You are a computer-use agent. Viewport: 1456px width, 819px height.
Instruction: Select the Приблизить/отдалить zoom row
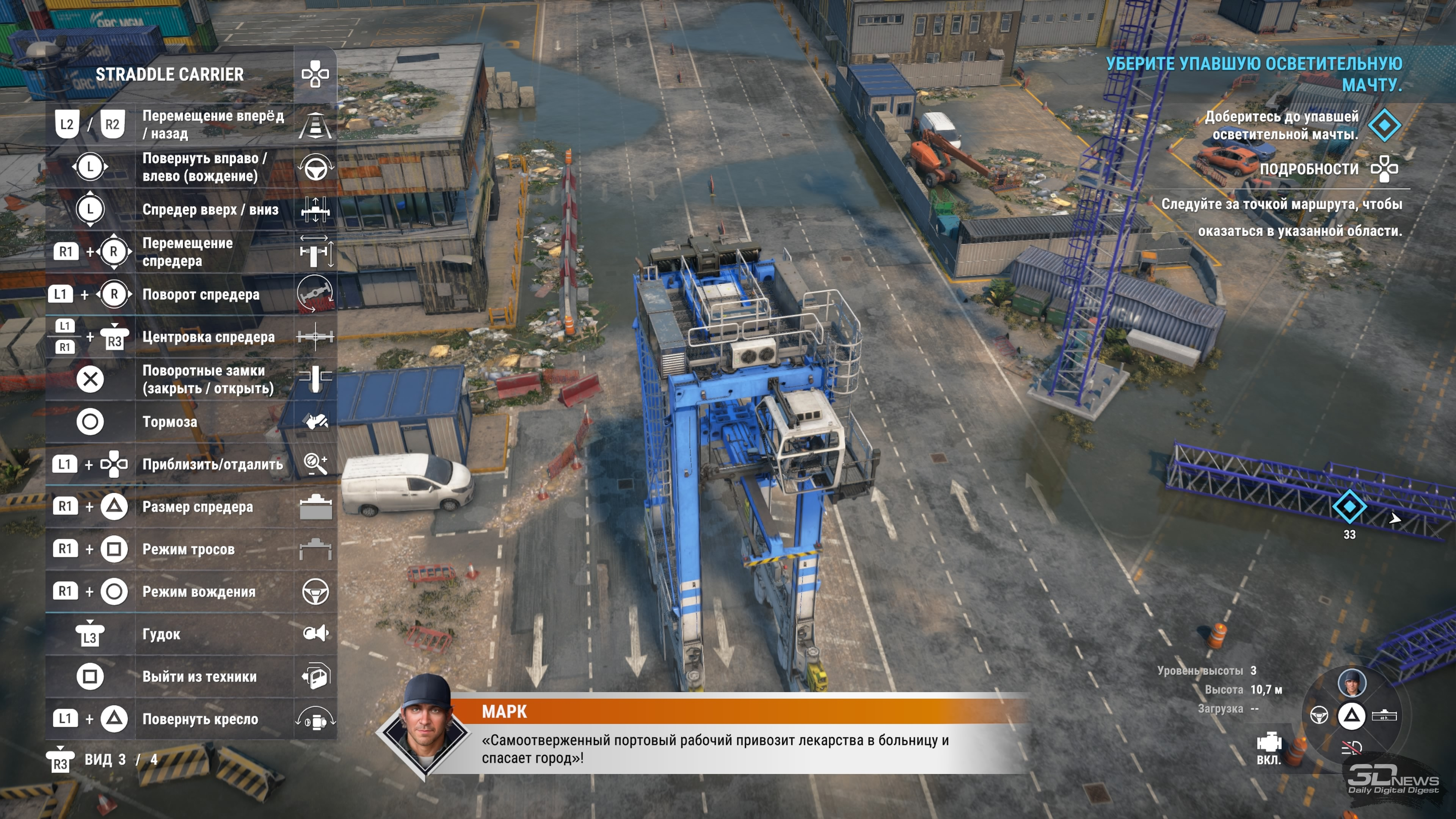point(191,464)
